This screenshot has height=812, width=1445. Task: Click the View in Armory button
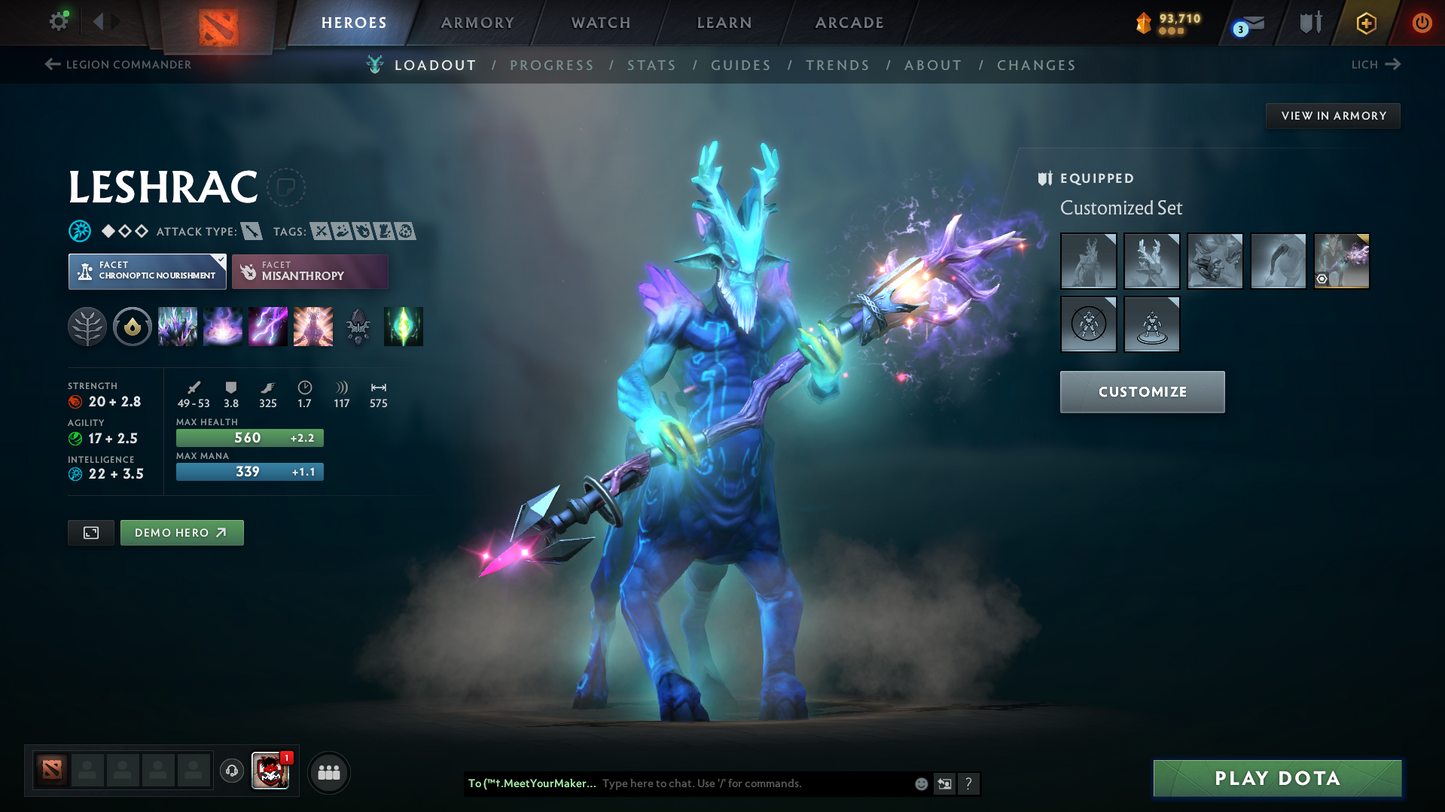point(1333,116)
